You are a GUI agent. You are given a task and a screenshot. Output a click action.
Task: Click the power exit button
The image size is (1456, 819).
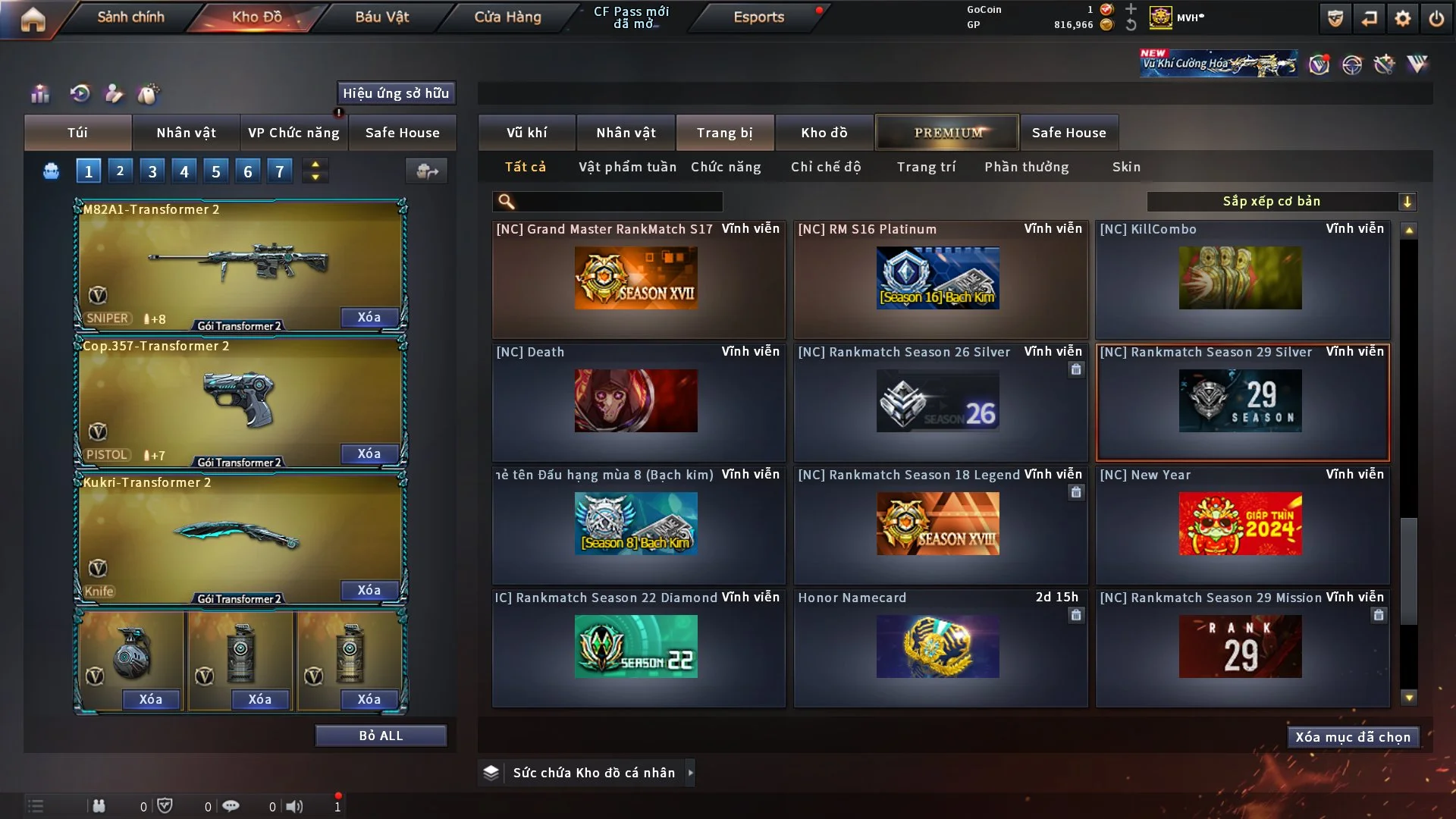tap(1436, 19)
